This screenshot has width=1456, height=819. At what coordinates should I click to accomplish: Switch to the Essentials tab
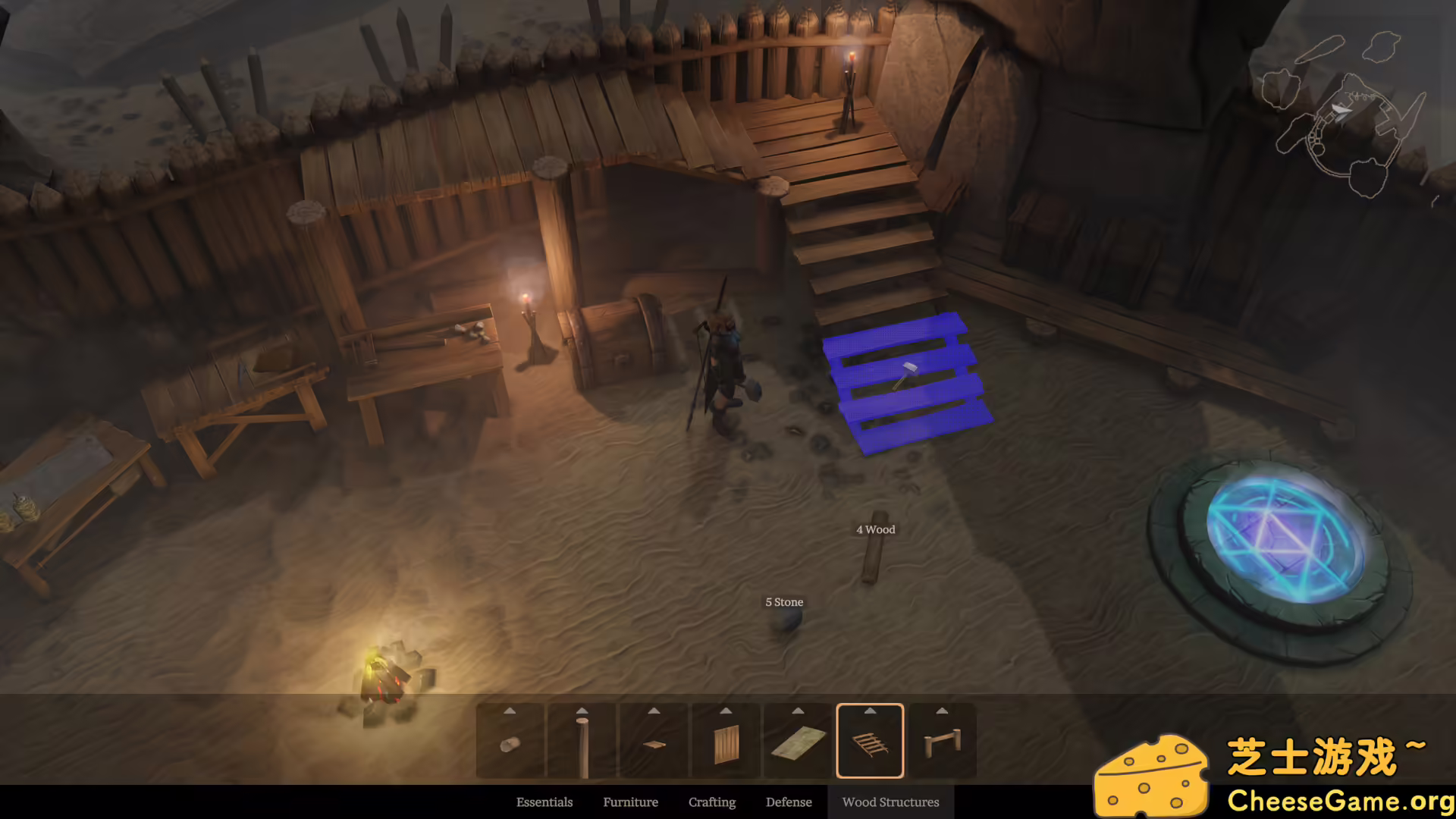[x=544, y=802]
